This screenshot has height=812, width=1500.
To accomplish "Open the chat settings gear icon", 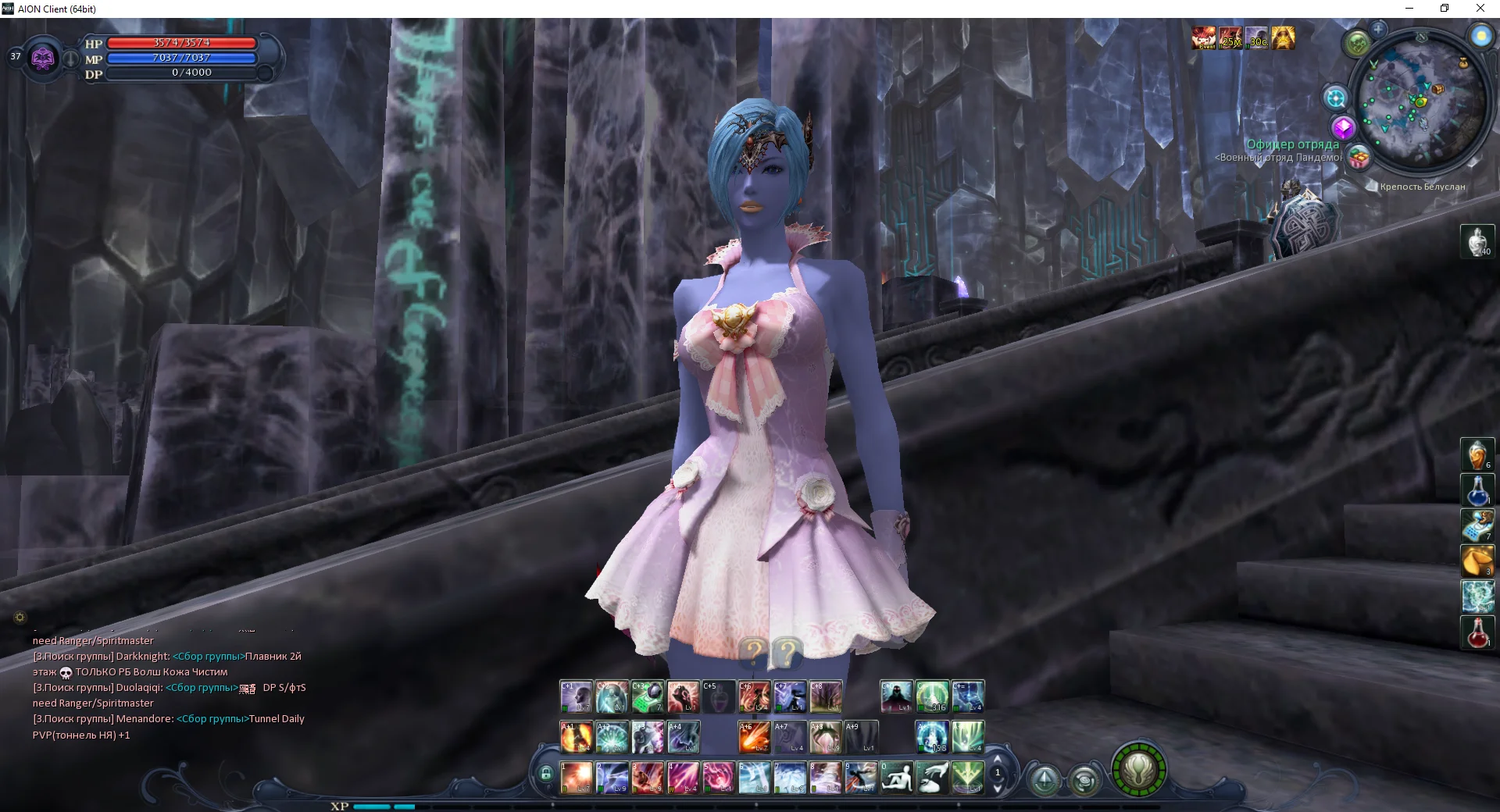I will (20, 618).
